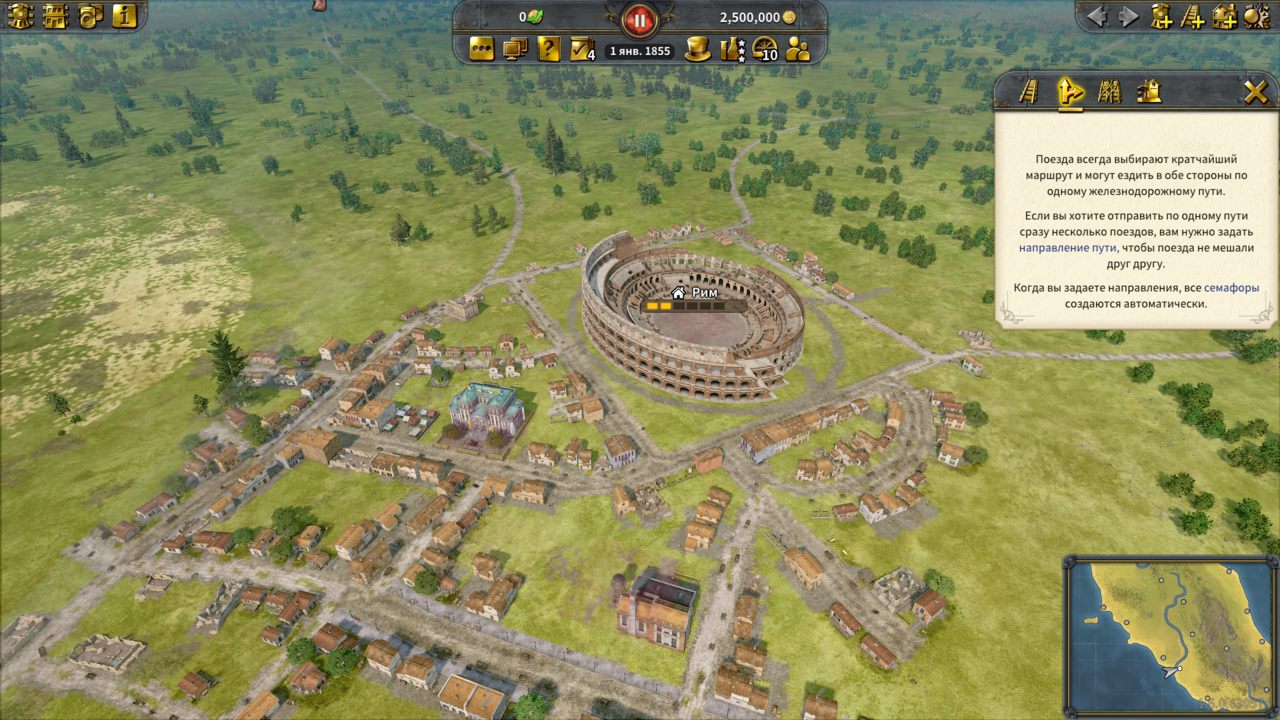
Task: Click the camera screenshot icon
Action: click(x=90, y=16)
